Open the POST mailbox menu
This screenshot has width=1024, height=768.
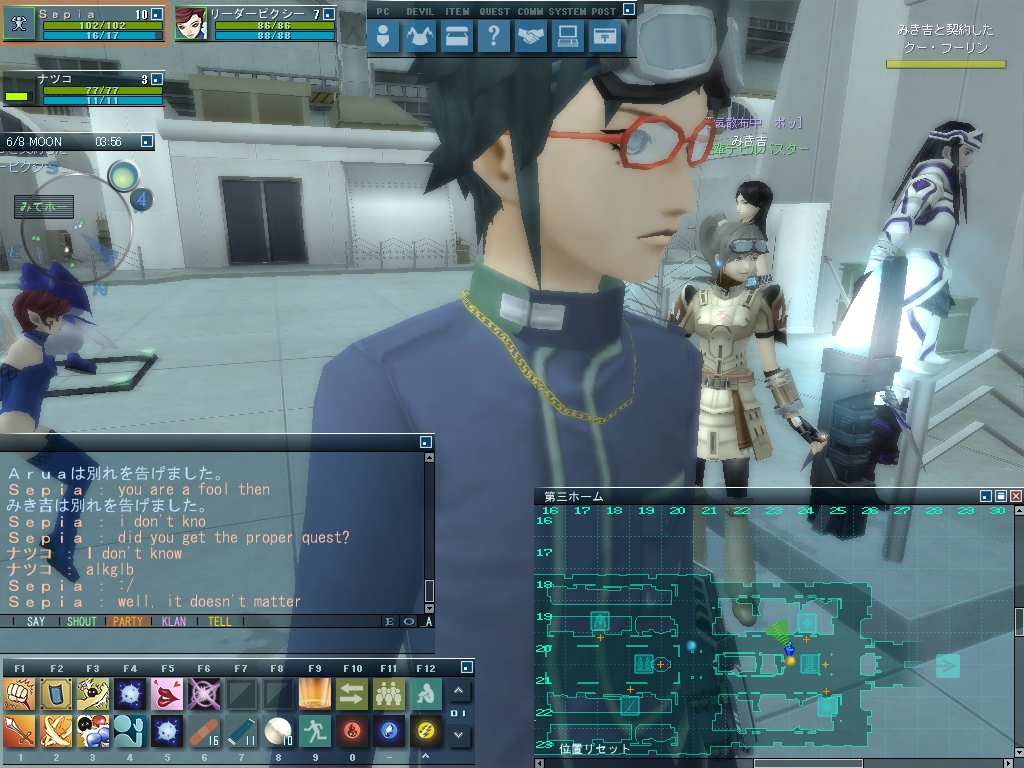click(603, 37)
